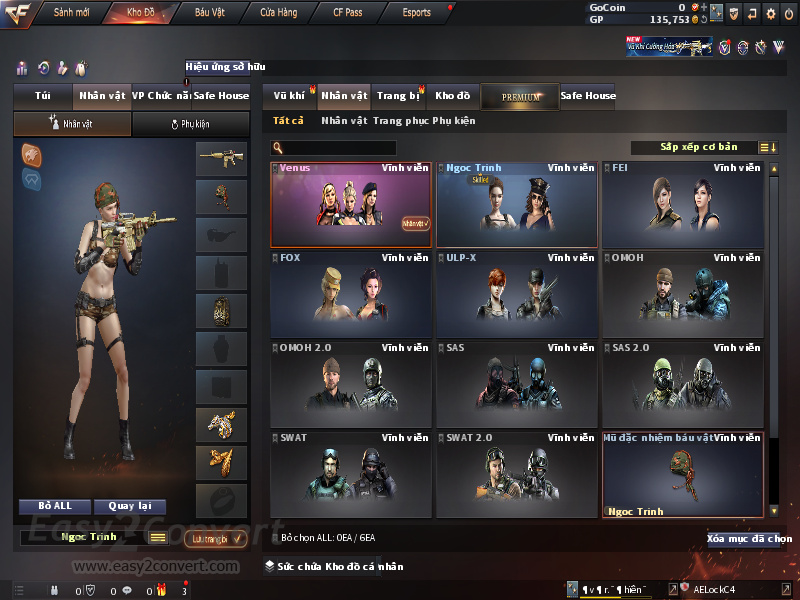800x600 pixels.
Task: Open the settings gear icon
Action: click(770, 14)
